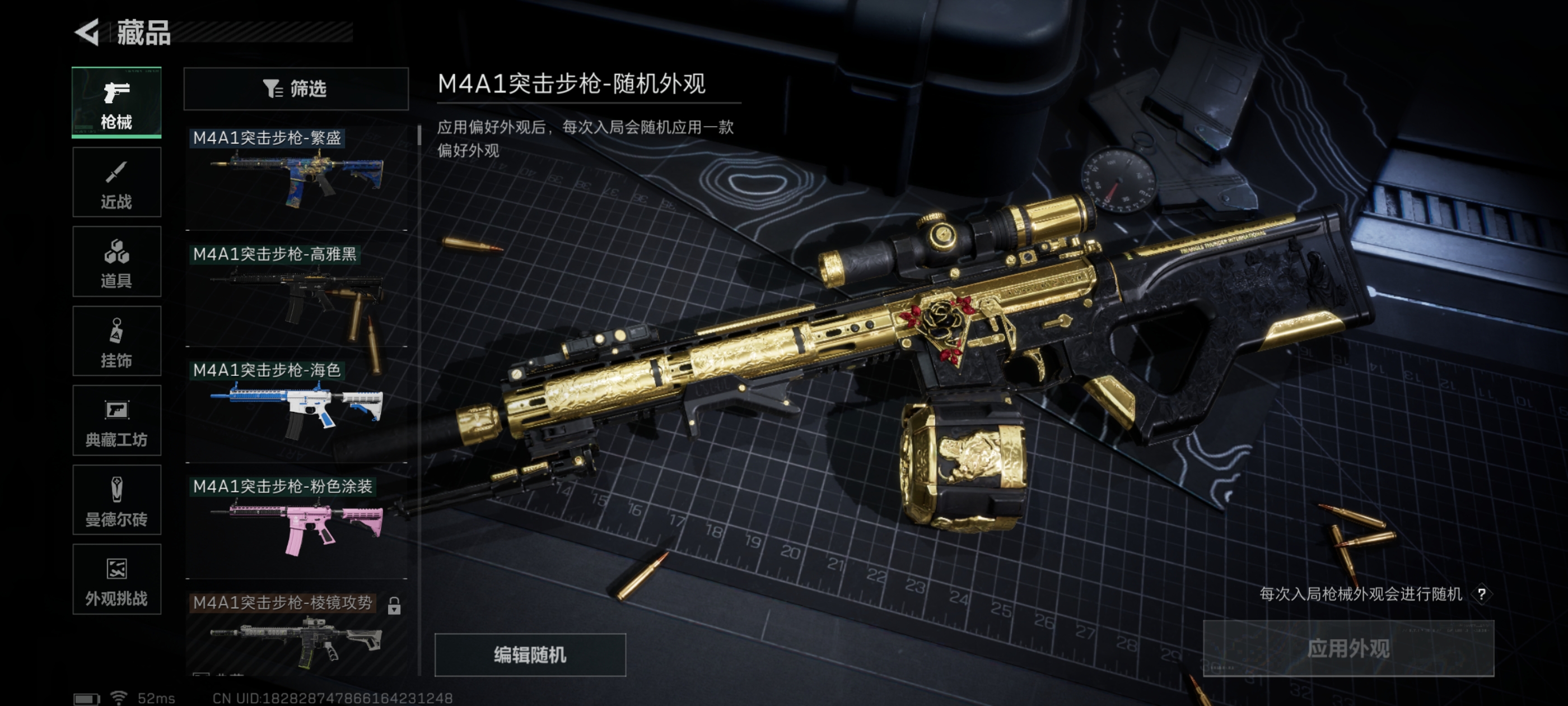Show the 挂饰 charms category
This screenshot has height=706, width=1568.
point(116,341)
